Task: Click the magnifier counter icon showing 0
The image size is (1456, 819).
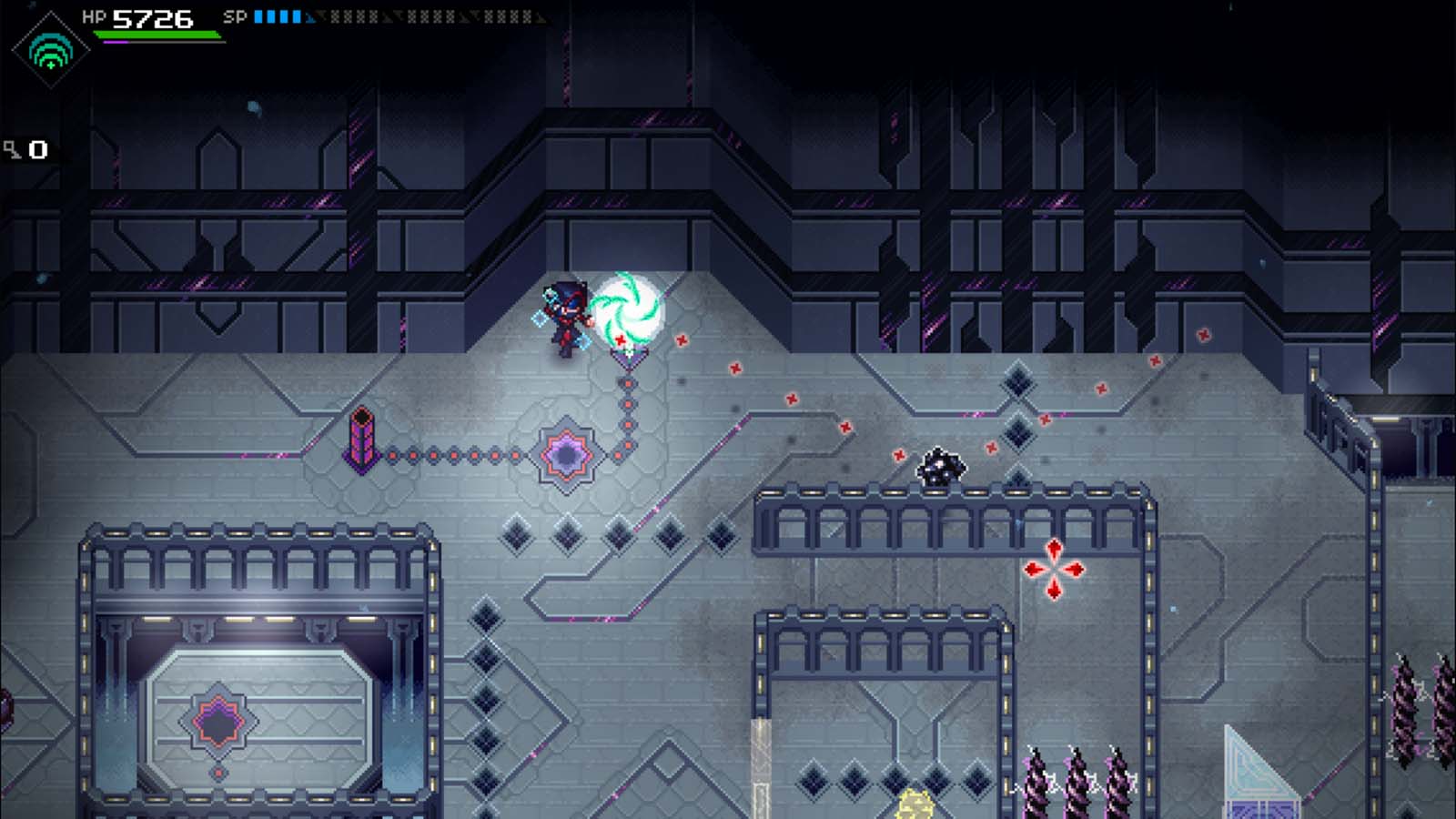Action: 24,146
